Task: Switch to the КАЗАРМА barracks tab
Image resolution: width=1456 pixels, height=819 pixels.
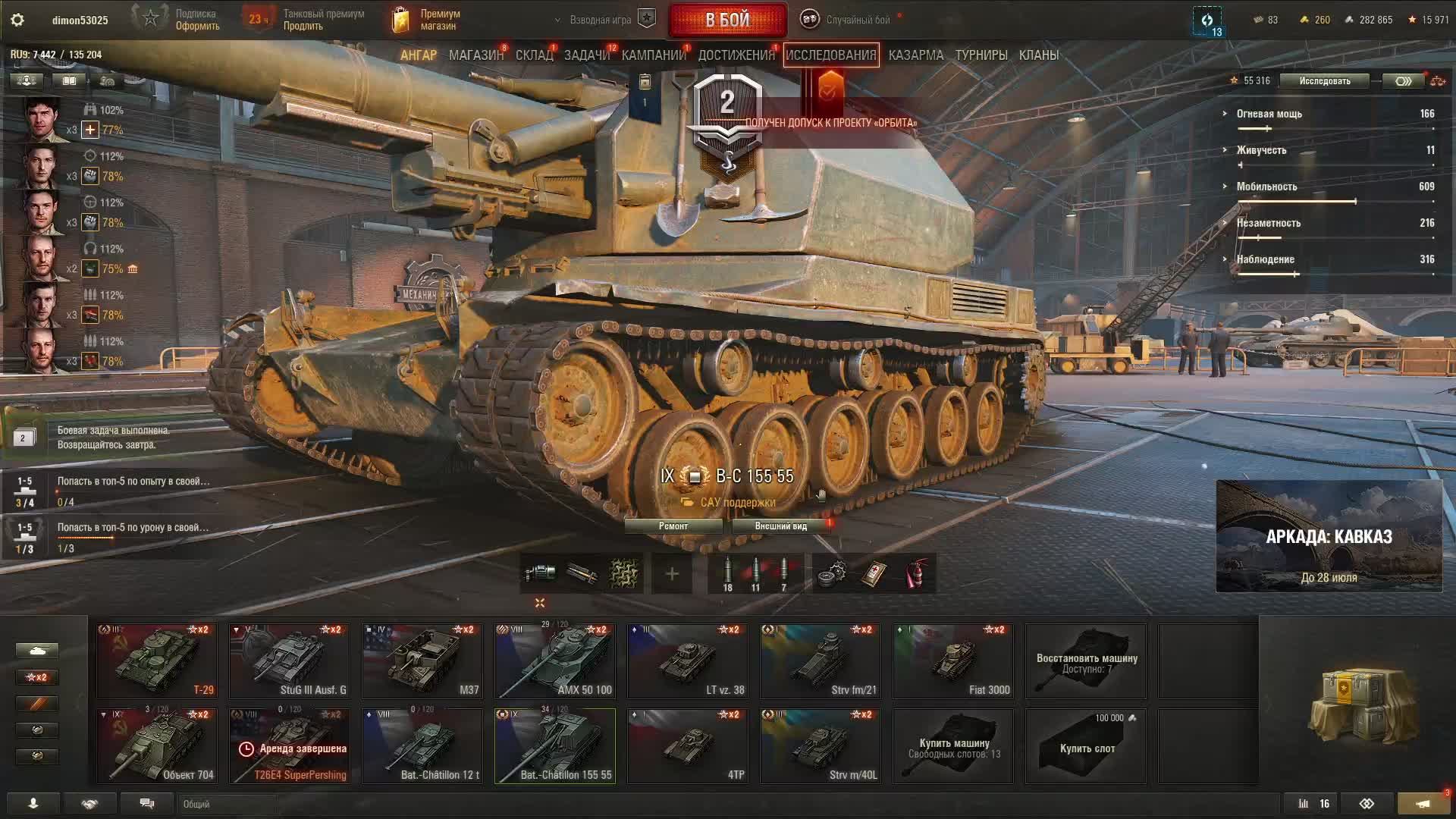Action: click(916, 55)
